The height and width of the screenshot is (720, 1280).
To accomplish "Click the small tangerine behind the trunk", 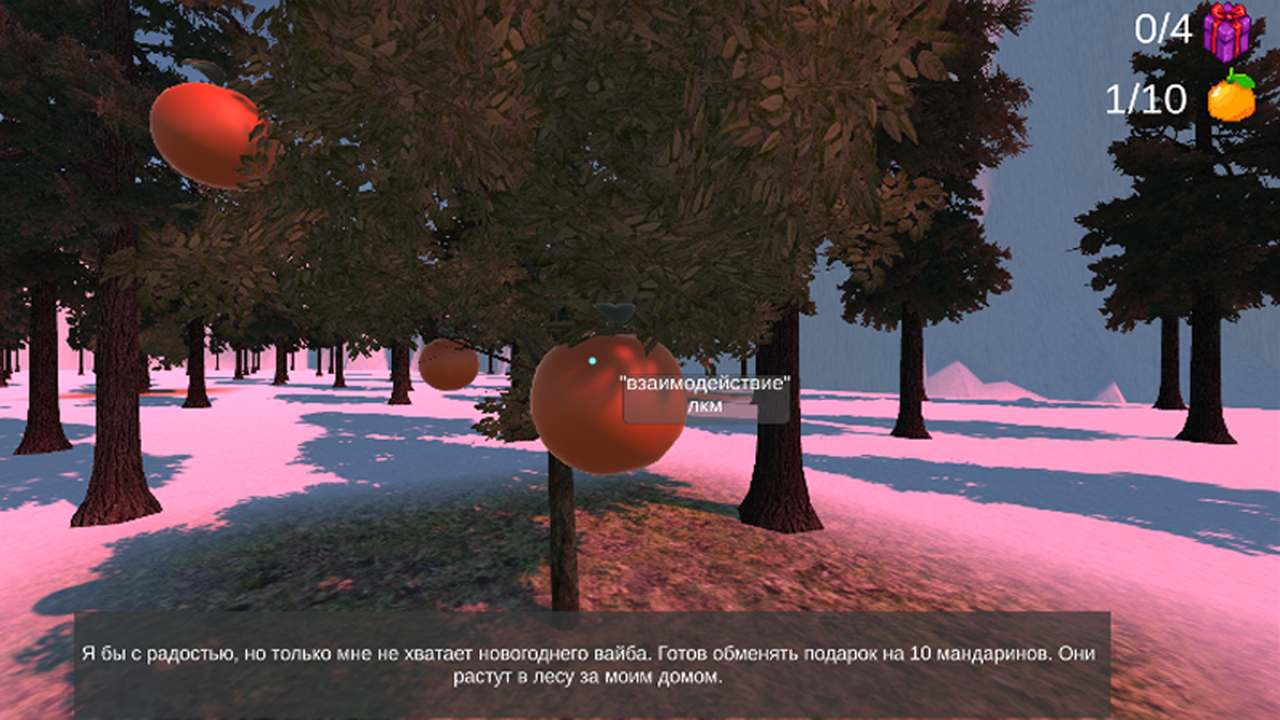I will click(447, 365).
